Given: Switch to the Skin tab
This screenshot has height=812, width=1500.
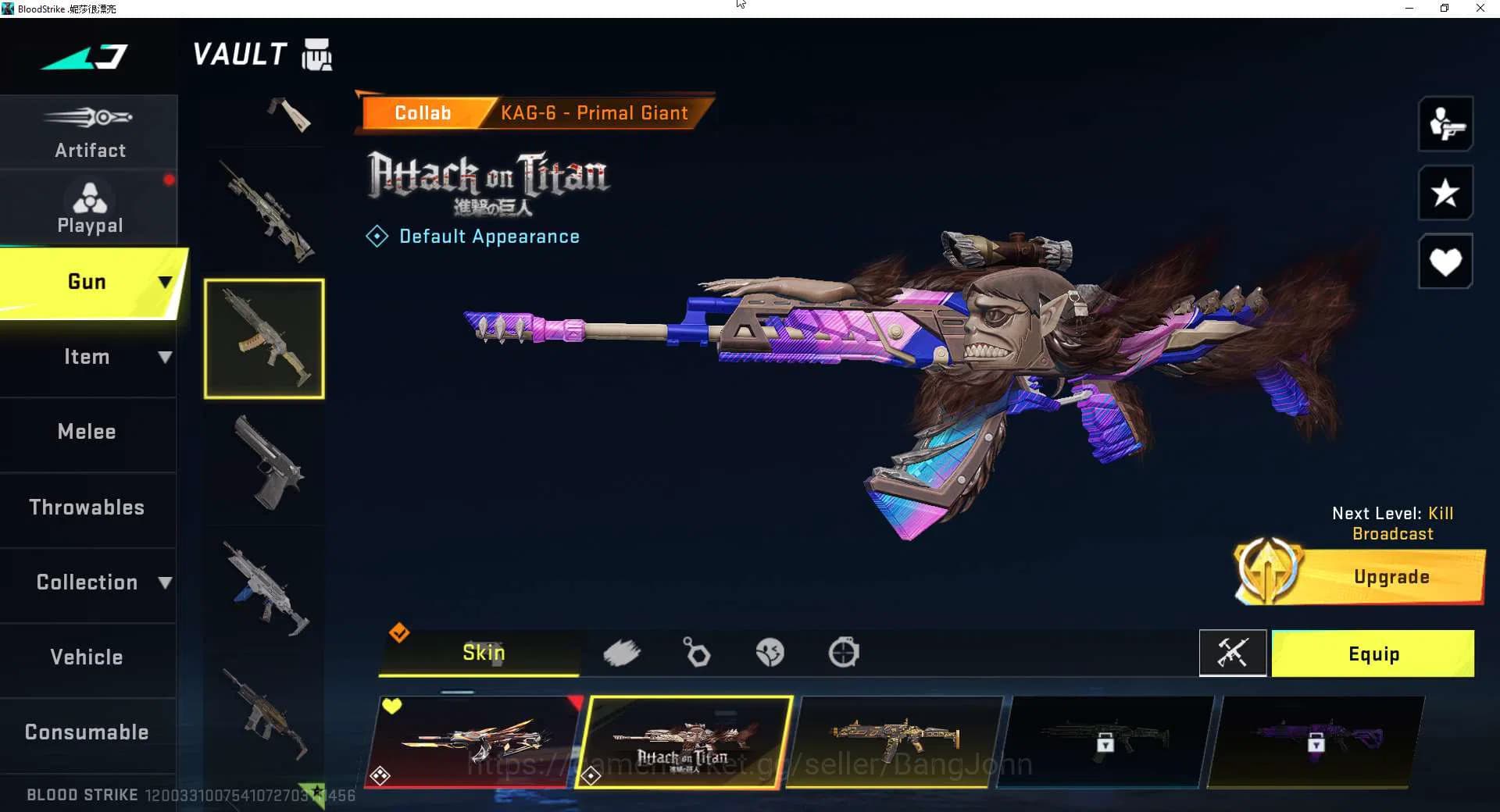Looking at the screenshot, I should click(483, 654).
